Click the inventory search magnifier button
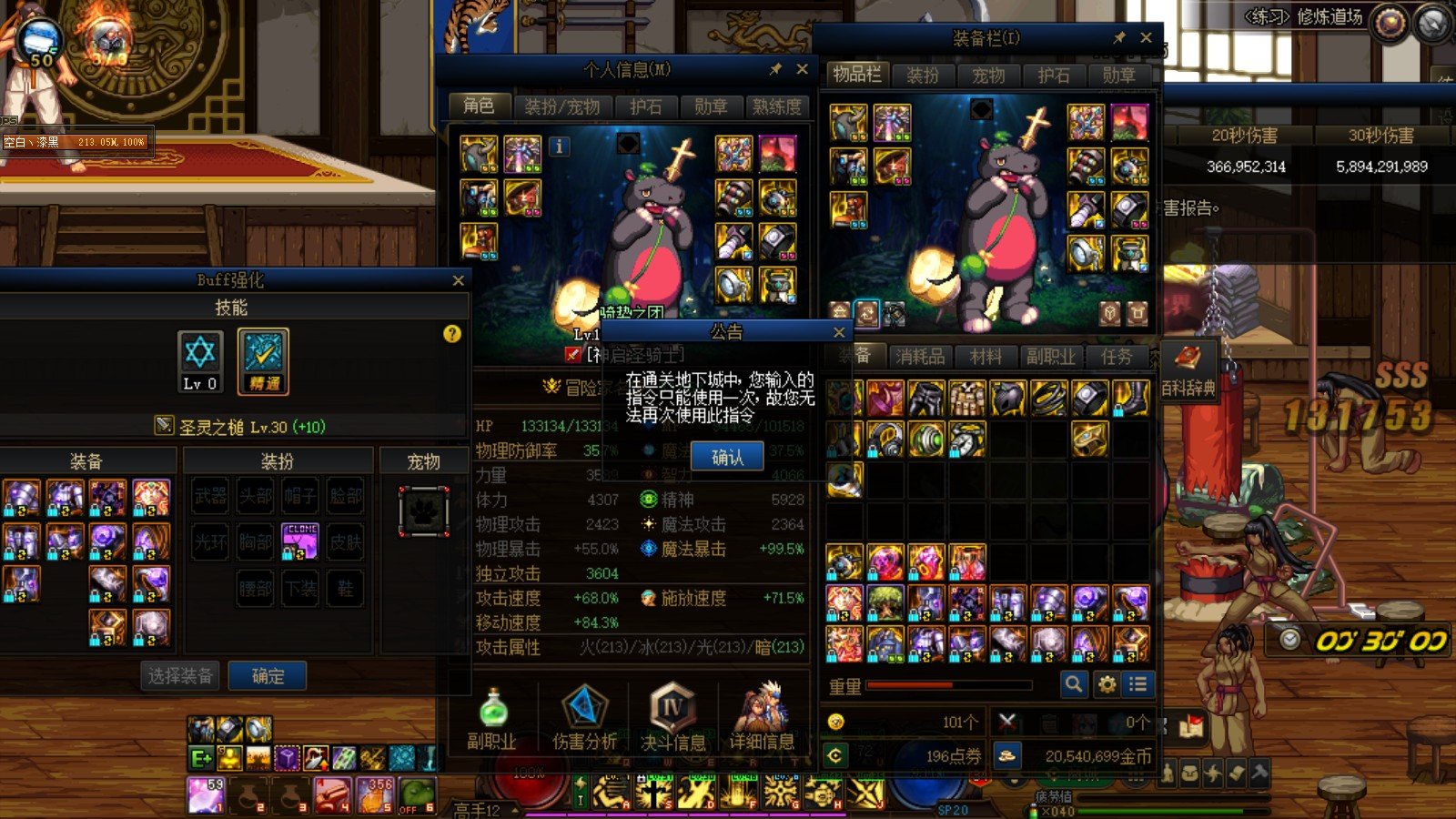This screenshot has height=819, width=1456. pyautogui.click(x=1074, y=684)
